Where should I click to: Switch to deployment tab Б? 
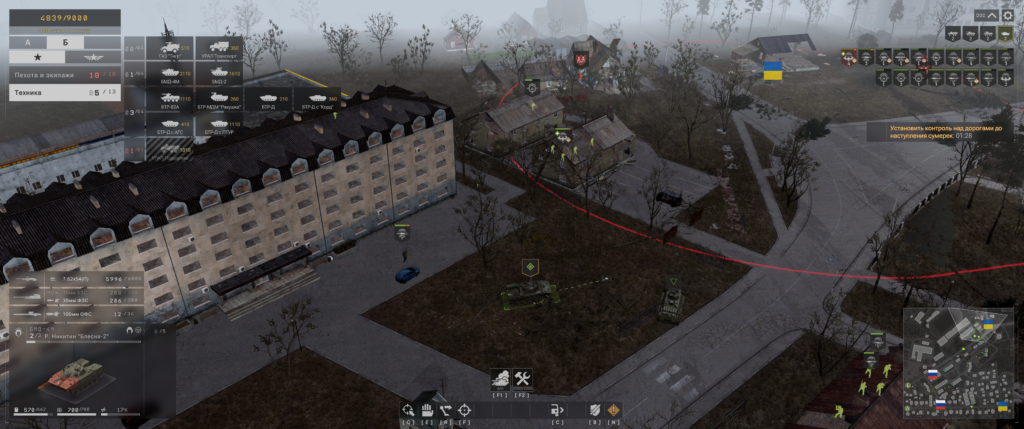tap(65, 43)
